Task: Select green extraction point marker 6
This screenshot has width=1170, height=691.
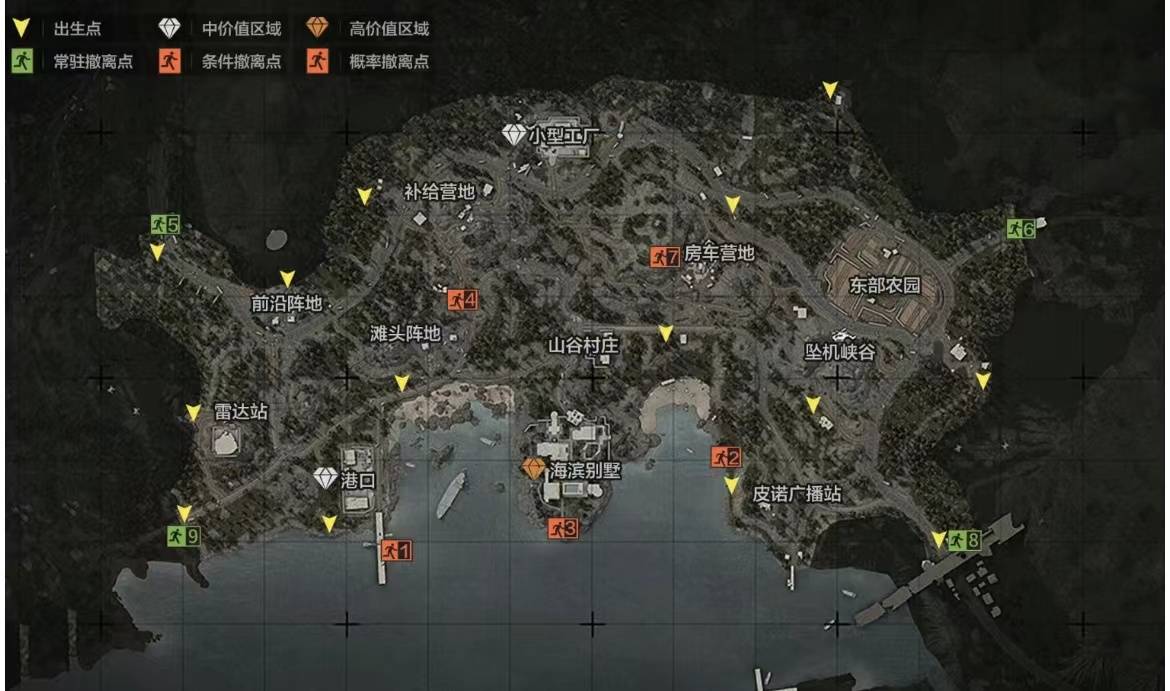Action: (x=1020, y=229)
